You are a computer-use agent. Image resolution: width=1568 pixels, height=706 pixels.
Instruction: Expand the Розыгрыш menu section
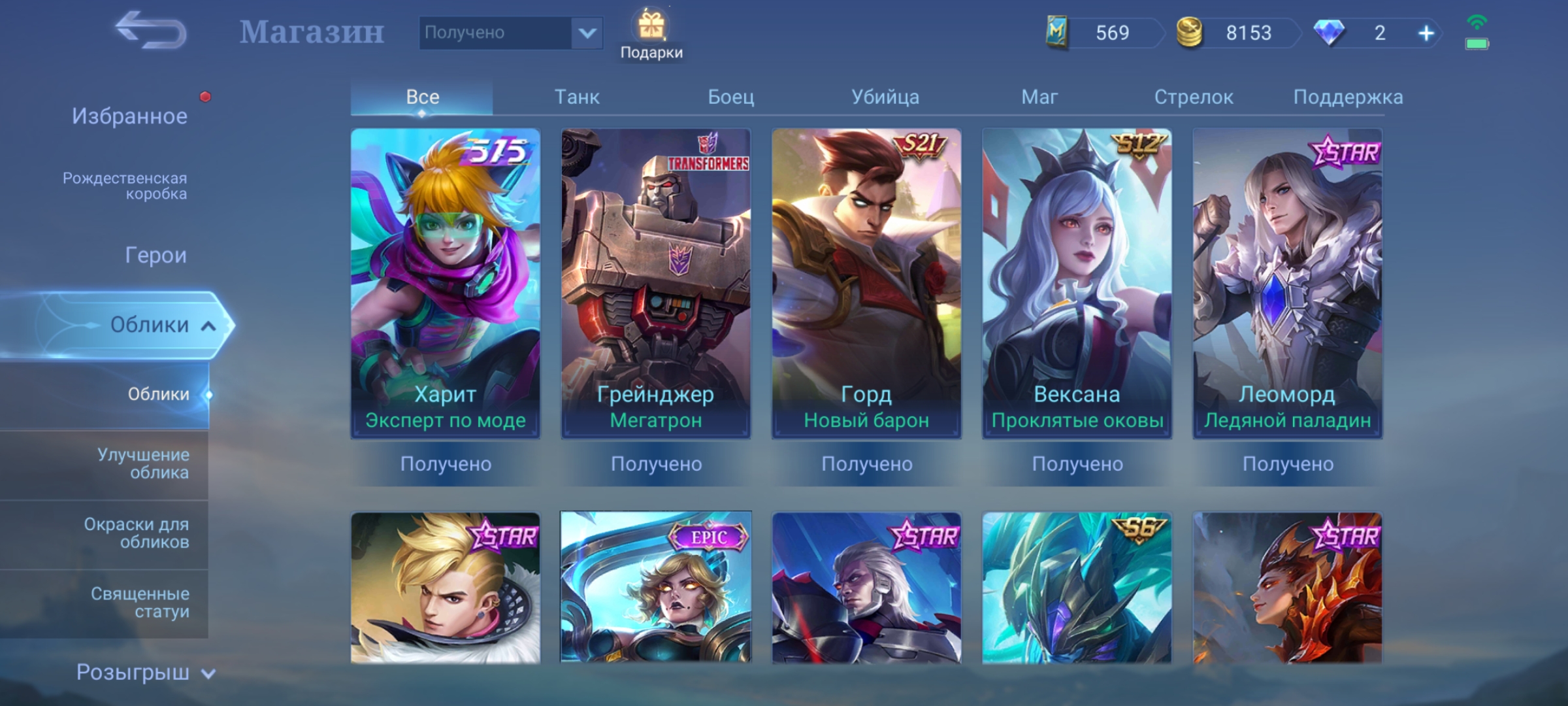(x=145, y=672)
